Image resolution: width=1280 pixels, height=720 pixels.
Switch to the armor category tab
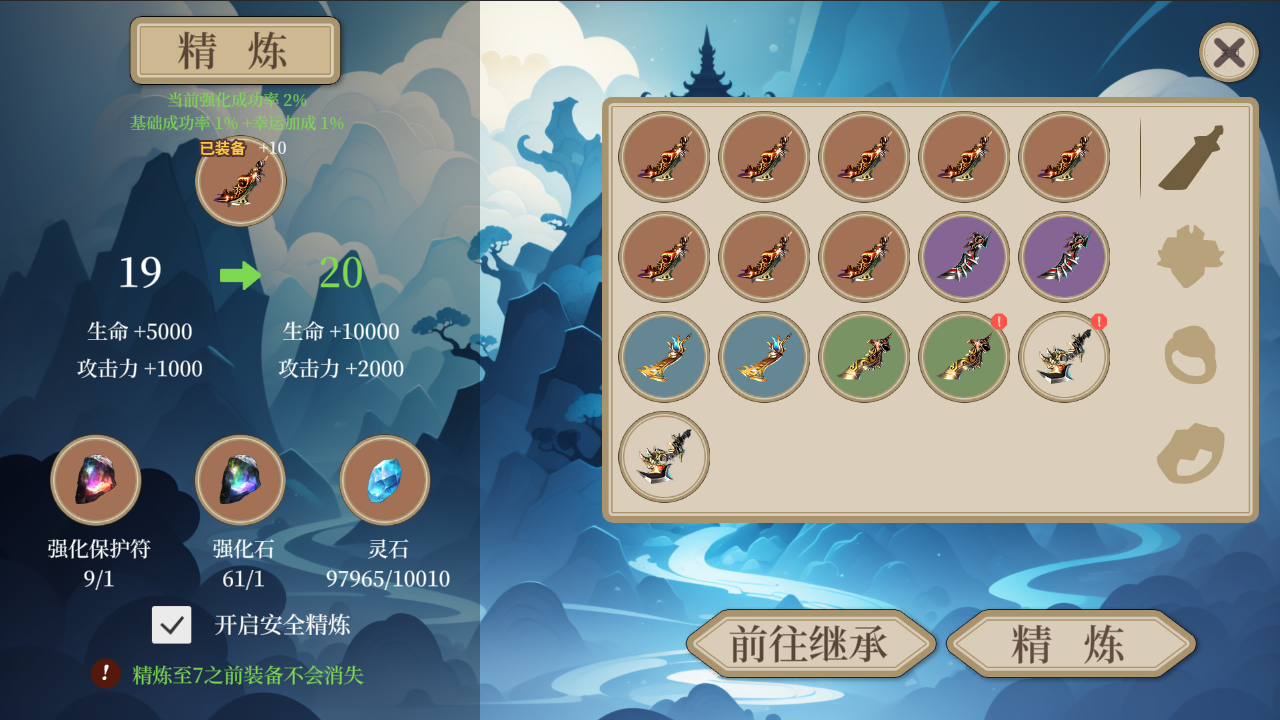(1191, 257)
